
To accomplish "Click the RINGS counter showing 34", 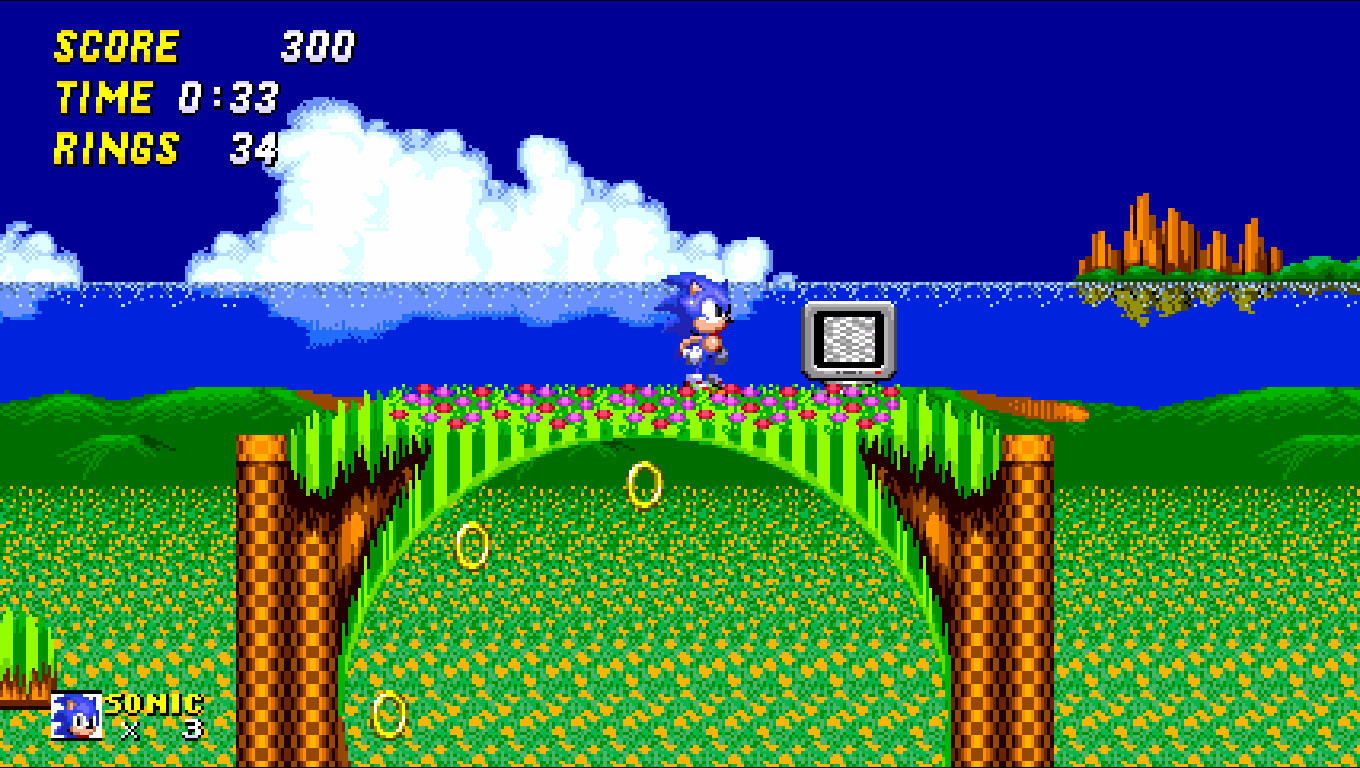I will click(255, 148).
